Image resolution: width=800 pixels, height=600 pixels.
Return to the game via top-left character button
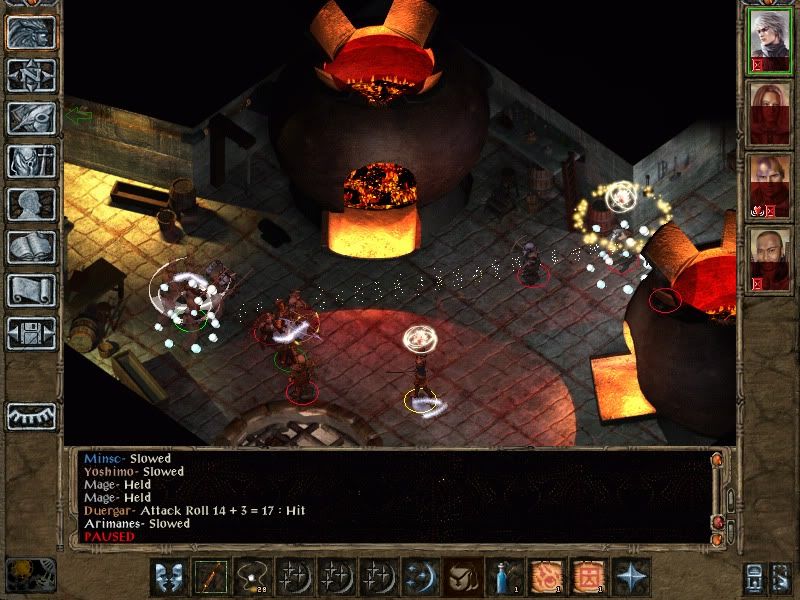(30, 32)
